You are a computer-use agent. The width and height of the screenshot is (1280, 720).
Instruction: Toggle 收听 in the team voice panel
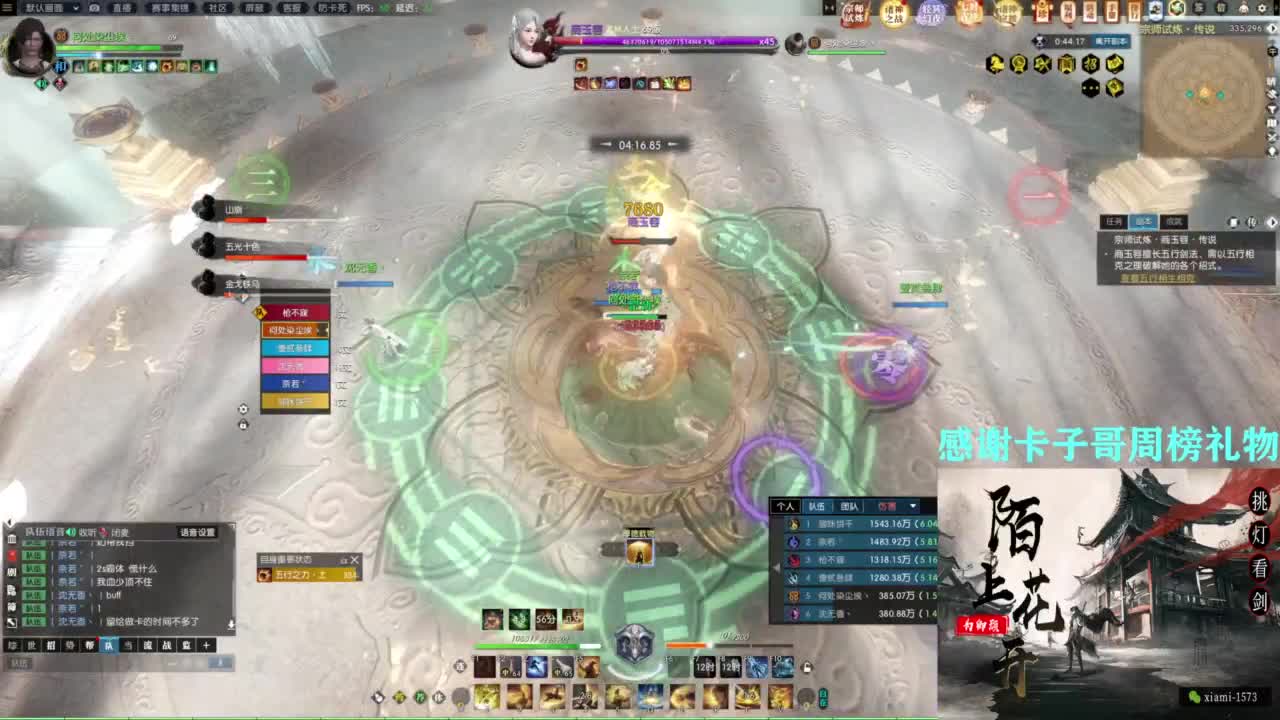pyautogui.click(x=85, y=532)
